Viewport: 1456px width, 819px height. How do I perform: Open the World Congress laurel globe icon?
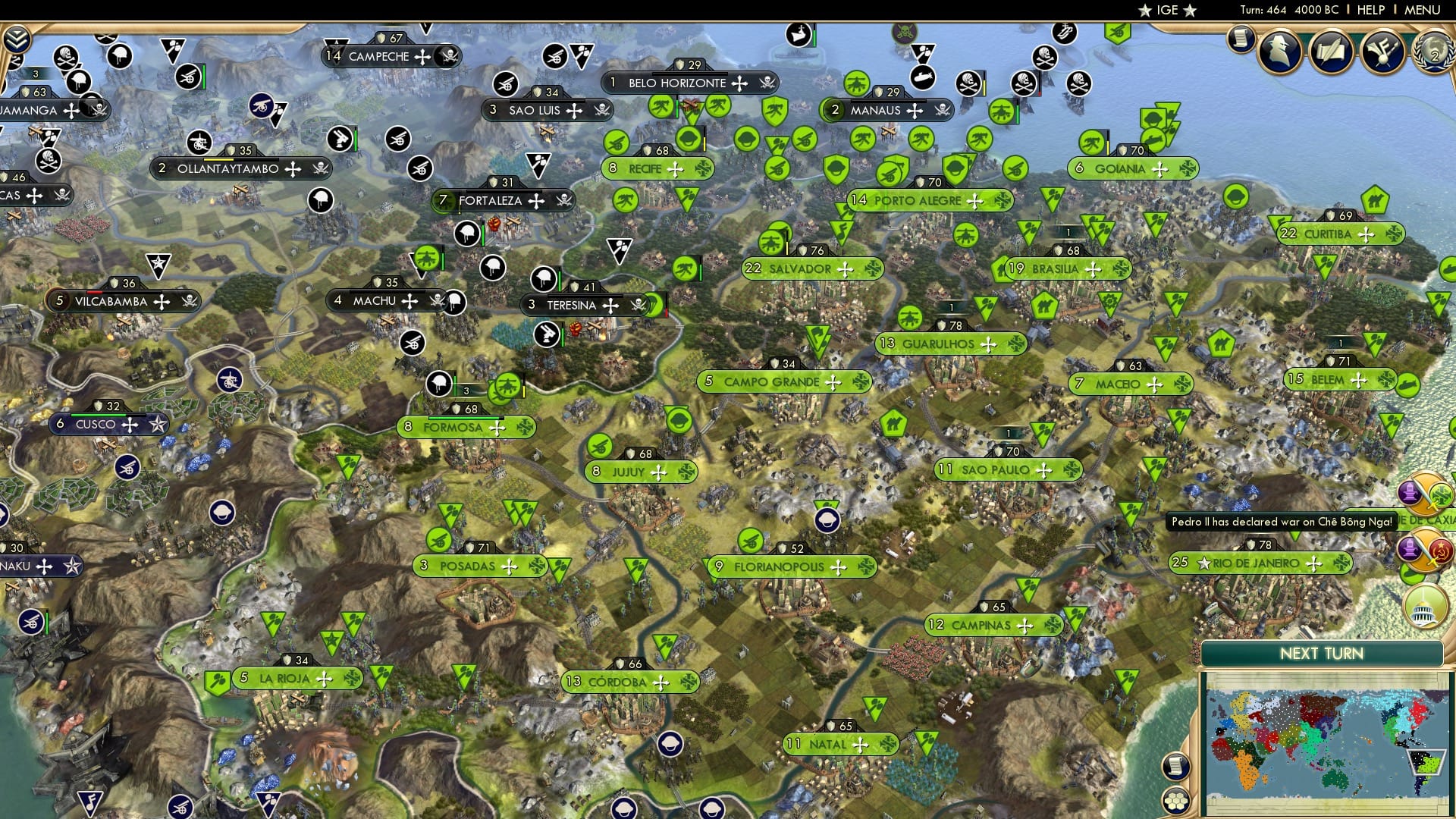[1436, 53]
